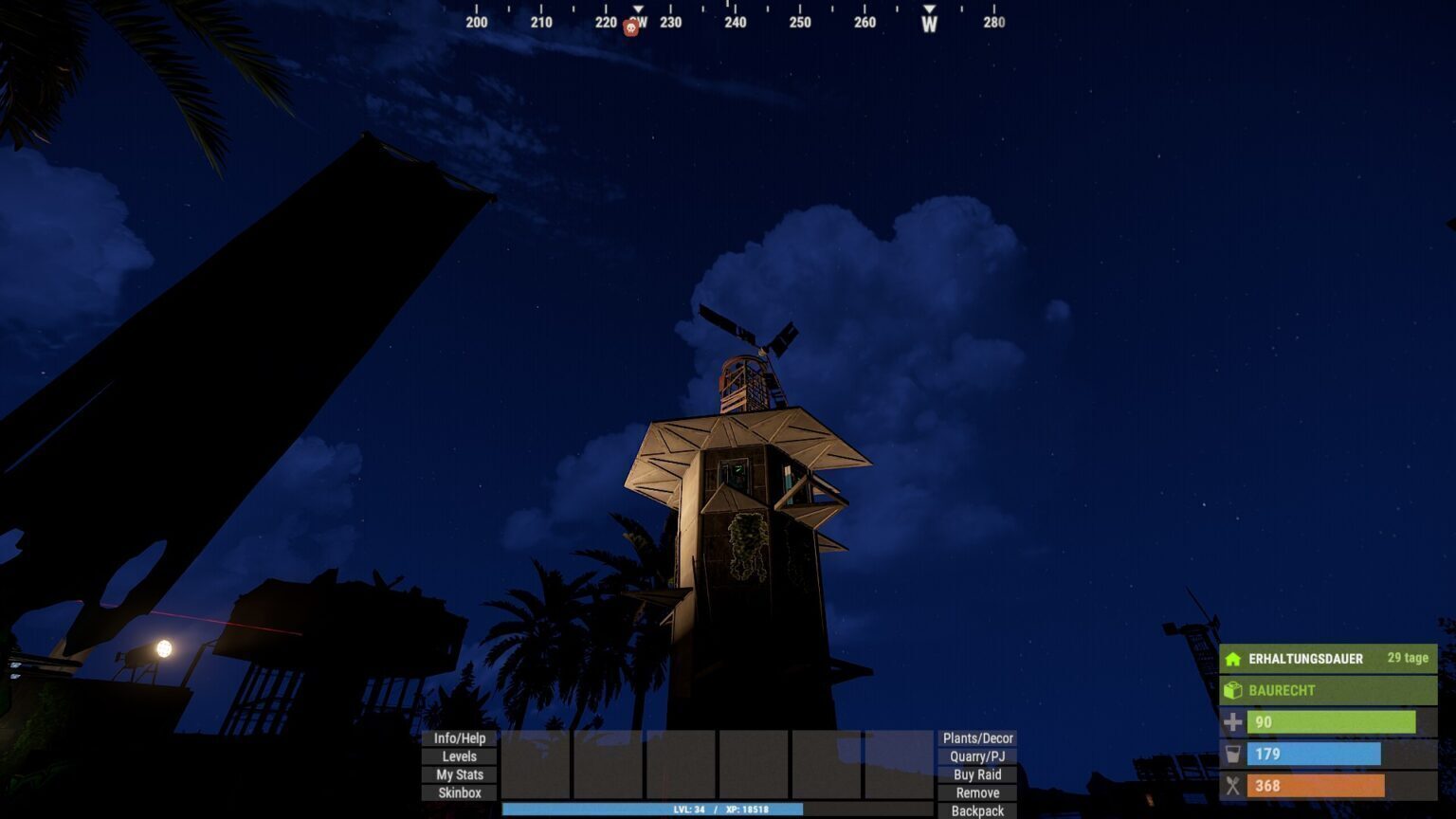Activate the Remove tool button
This screenshot has width=1456, height=819.
point(977,792)
